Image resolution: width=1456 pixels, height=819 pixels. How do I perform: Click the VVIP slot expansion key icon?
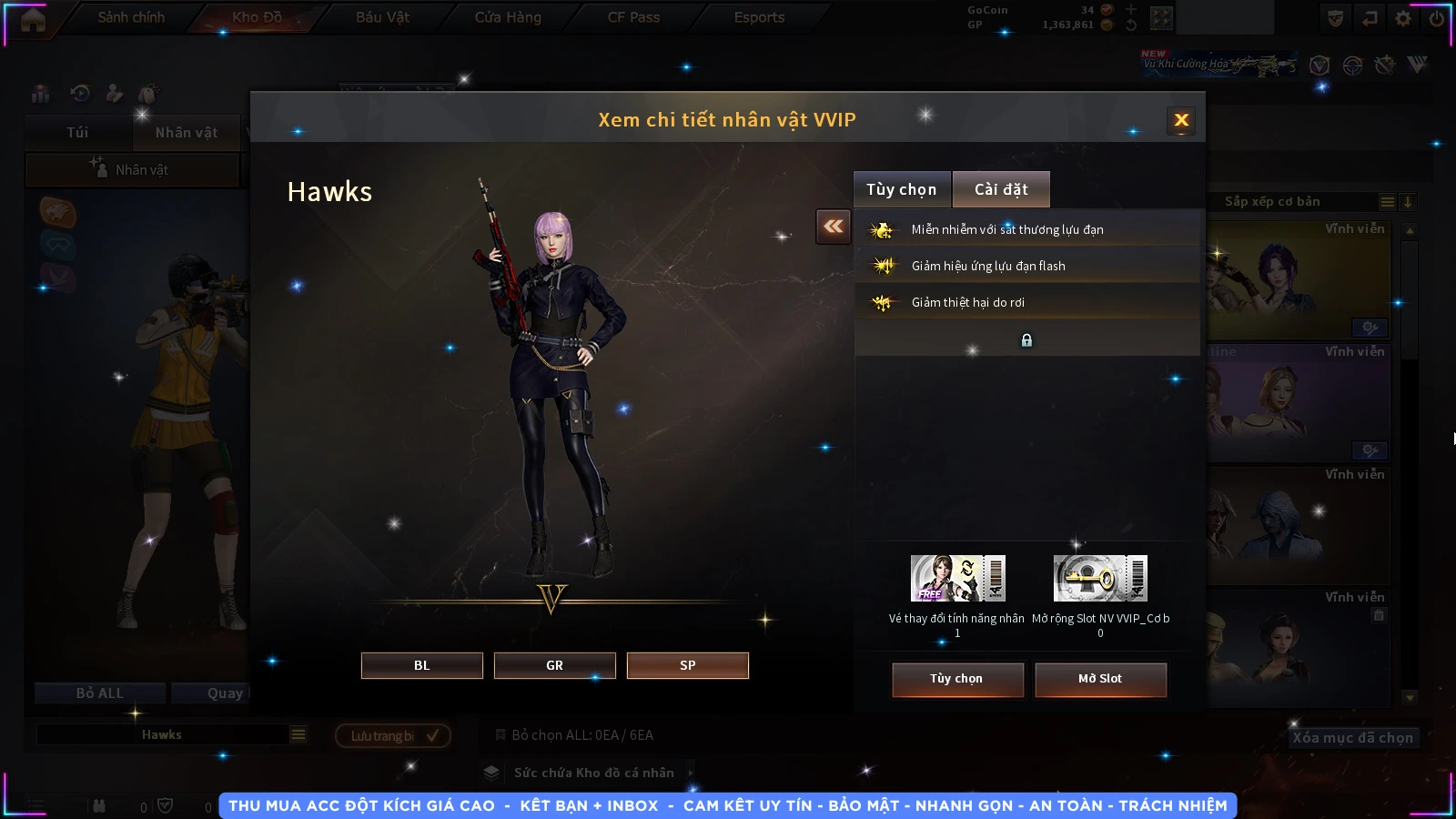(x=1100, y=578)
